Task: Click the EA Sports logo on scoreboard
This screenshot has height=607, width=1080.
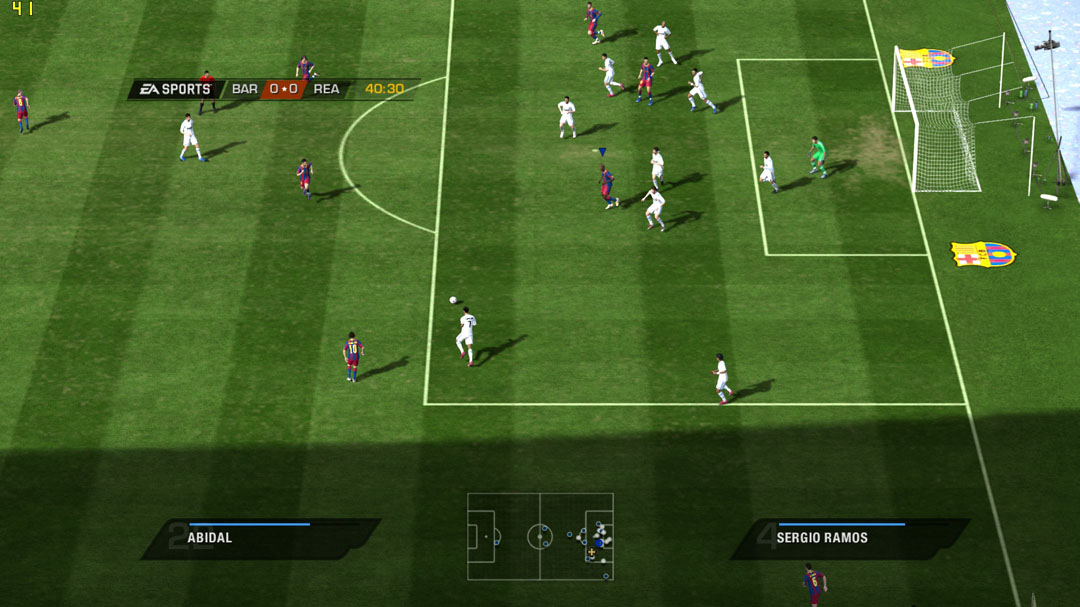Action: pyautogui.click(x=175, y=89)
